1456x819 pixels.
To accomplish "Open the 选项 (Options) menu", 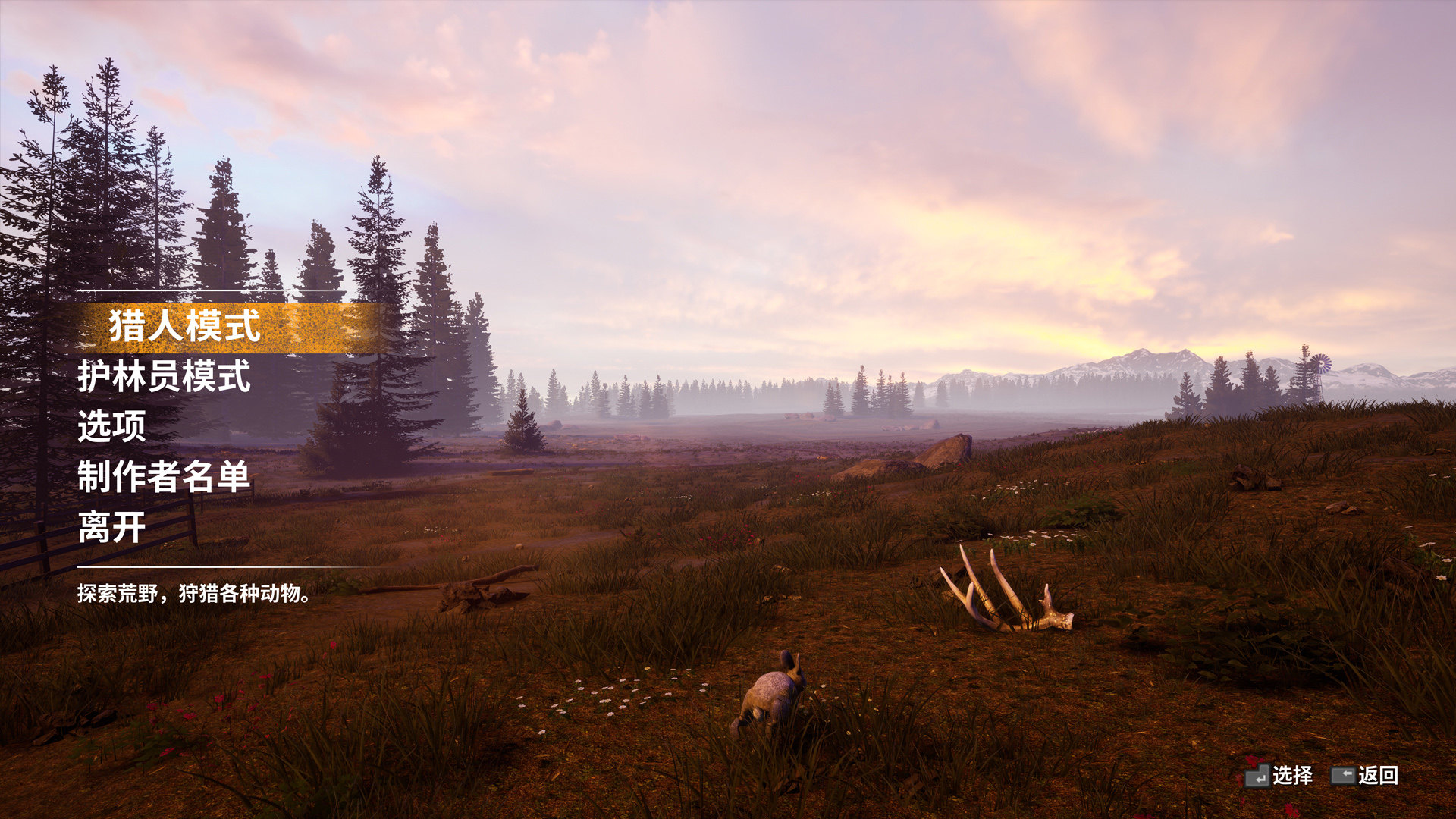I will coord(111,427).
